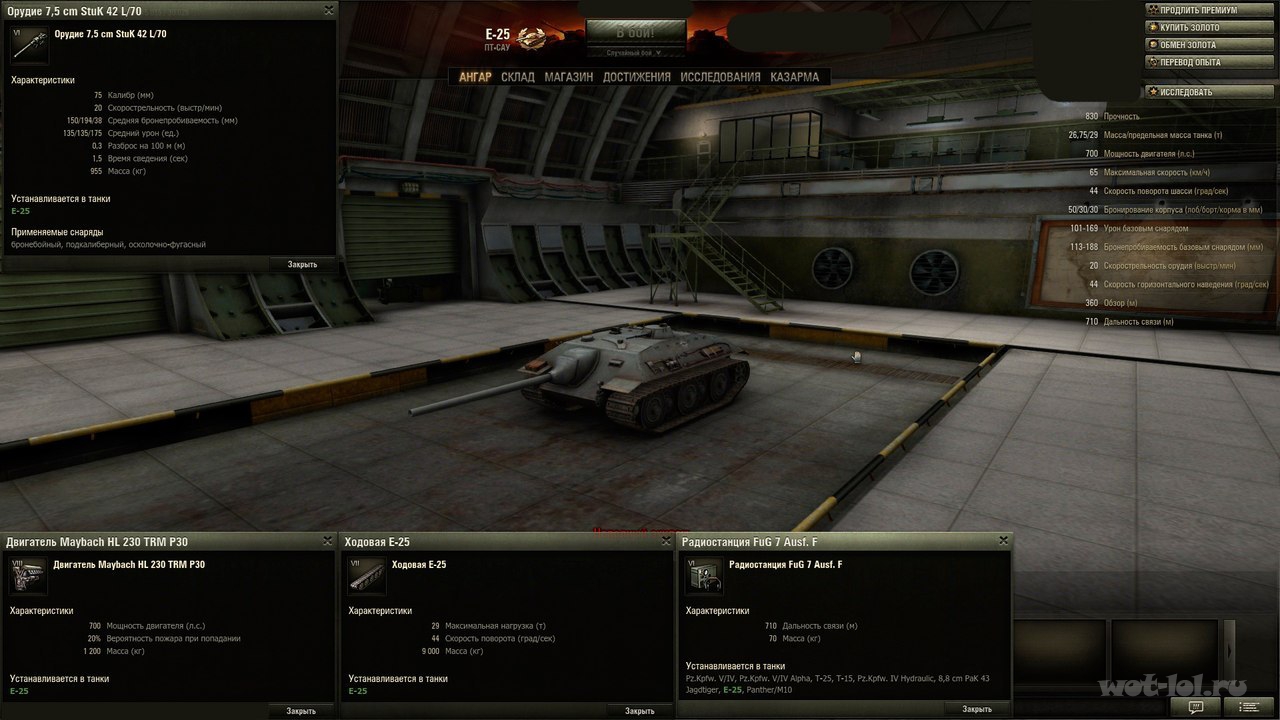Viewport: 1280px width, 720px height.
Task: Open the Случайный бой battle type dropdown
Action: point(635,53)
